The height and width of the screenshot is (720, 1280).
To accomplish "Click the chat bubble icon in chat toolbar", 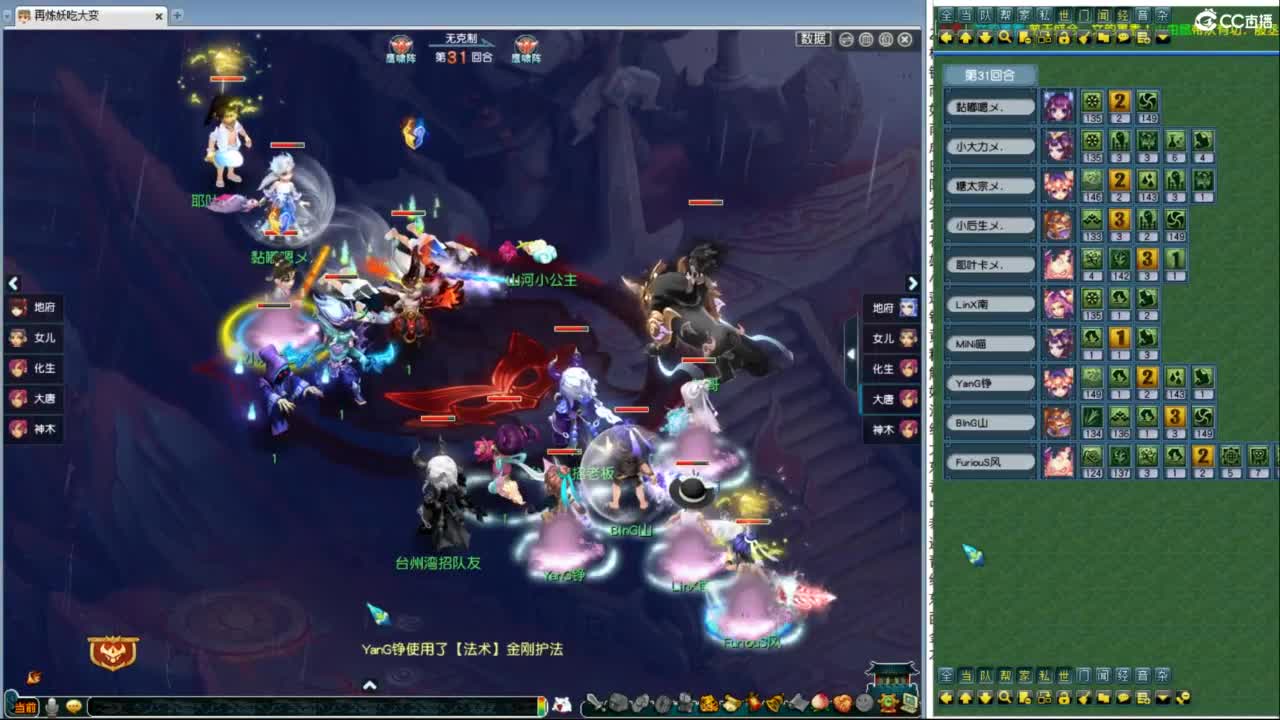I will (x=1124, y=38).
